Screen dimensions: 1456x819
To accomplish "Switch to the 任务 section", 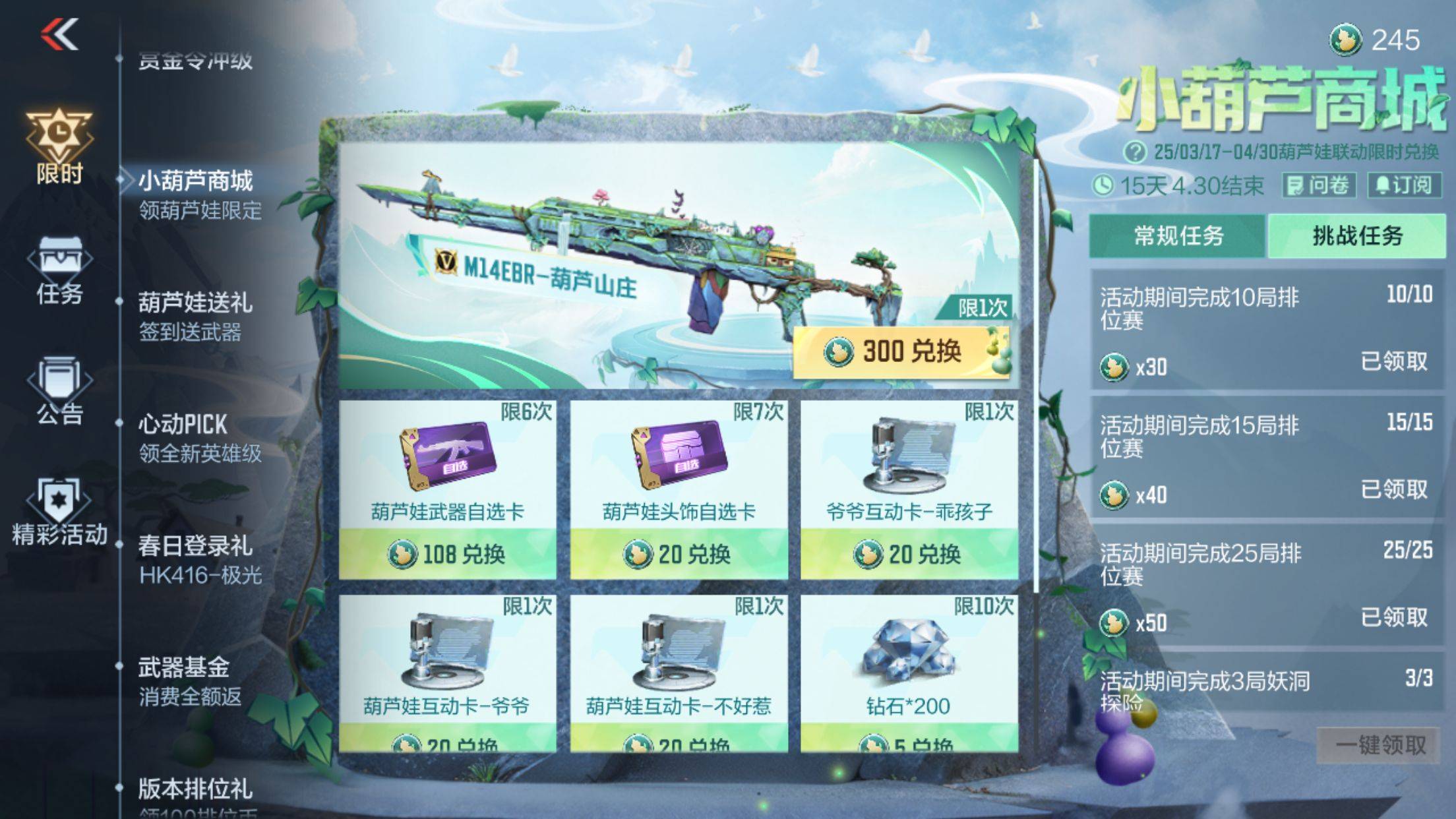I will 59,270.
